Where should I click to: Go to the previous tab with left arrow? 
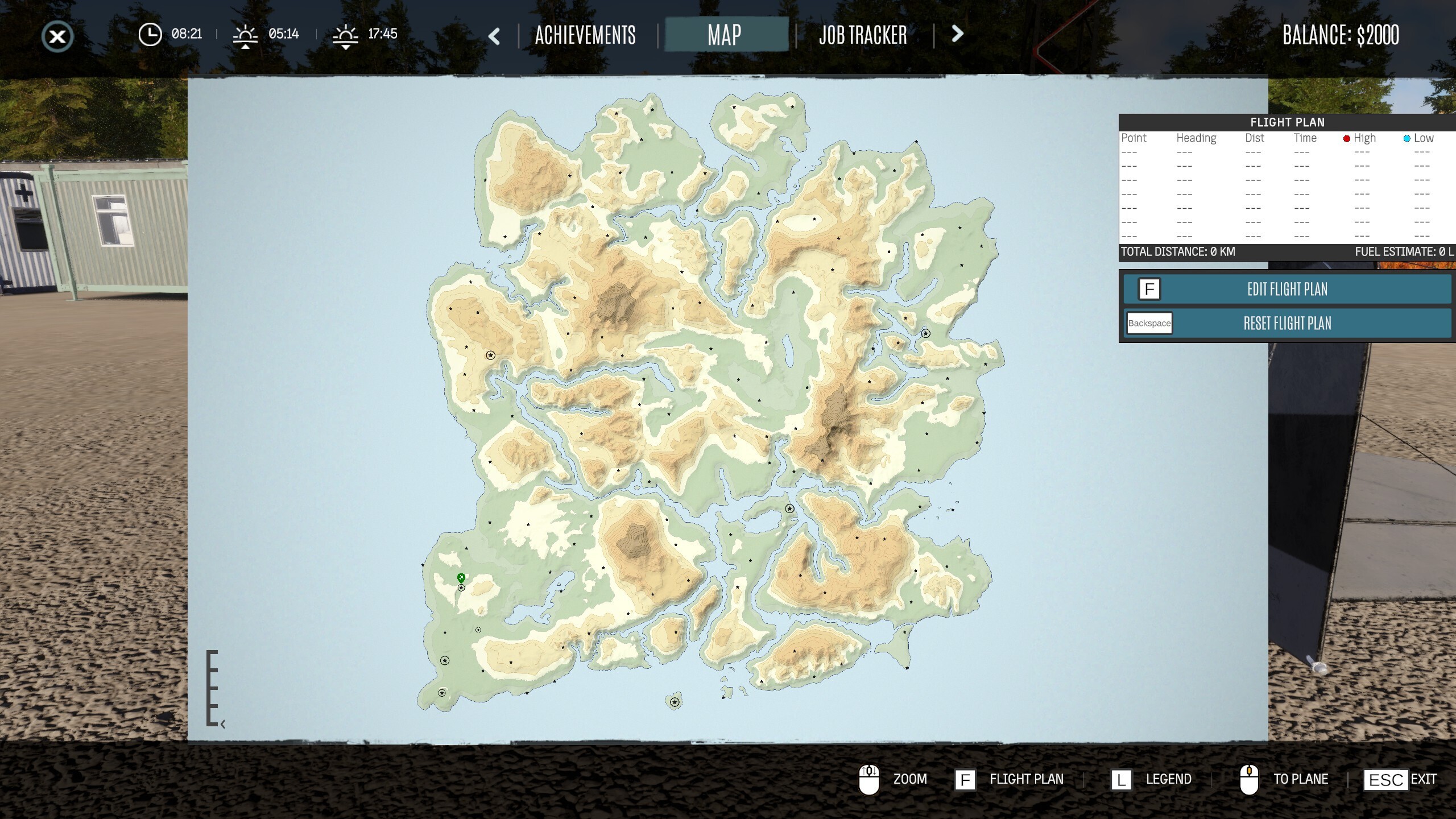[494, 36]
